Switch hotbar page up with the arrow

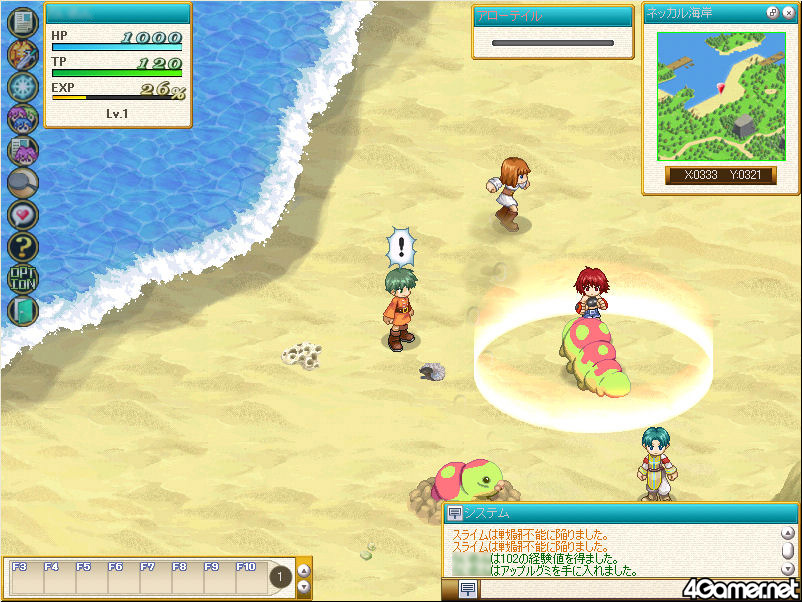pyautogui.click(x=304, y=571)
